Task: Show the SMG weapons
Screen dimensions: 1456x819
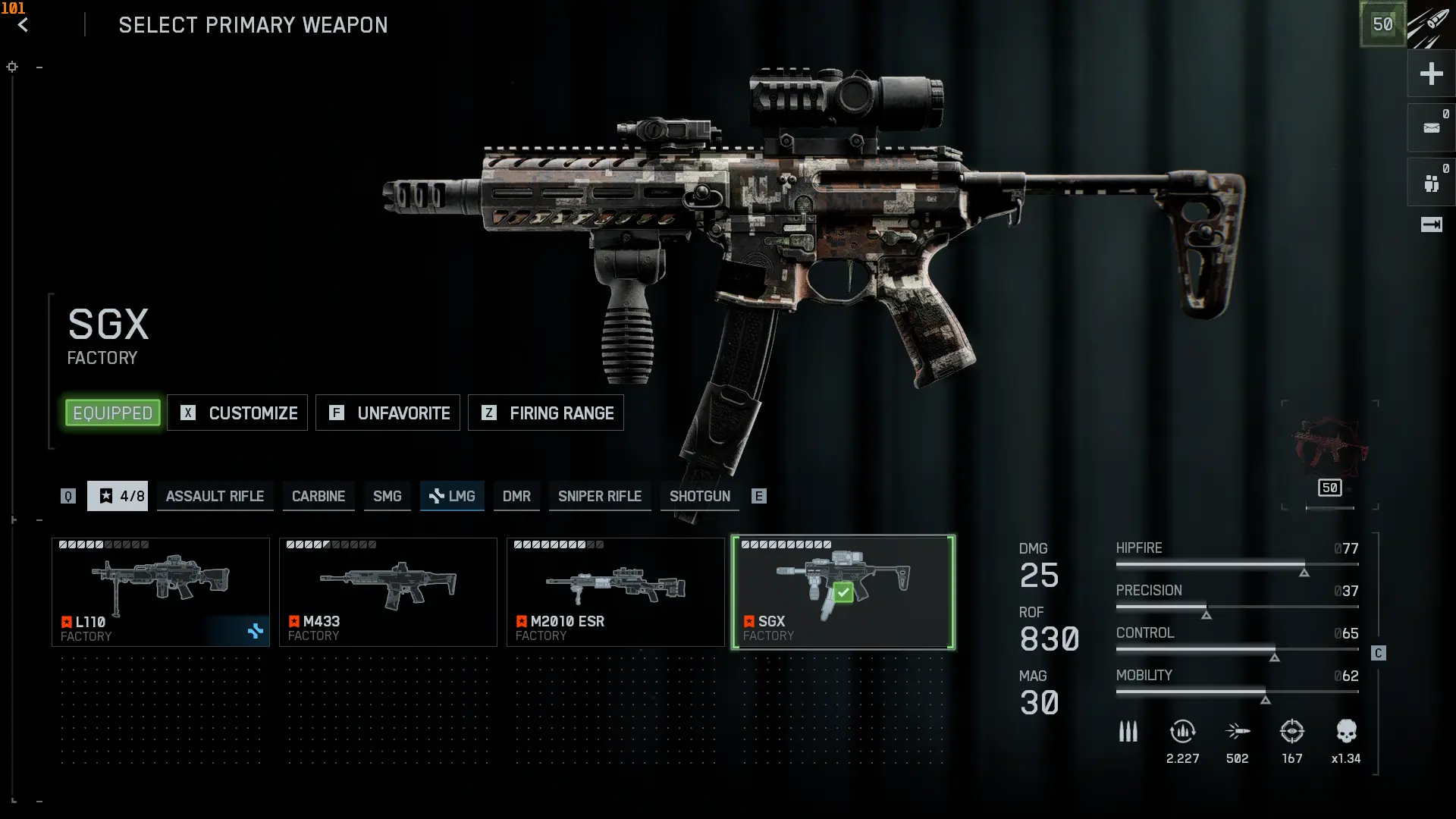Action: pyautogui.click(x=387, y=496)
